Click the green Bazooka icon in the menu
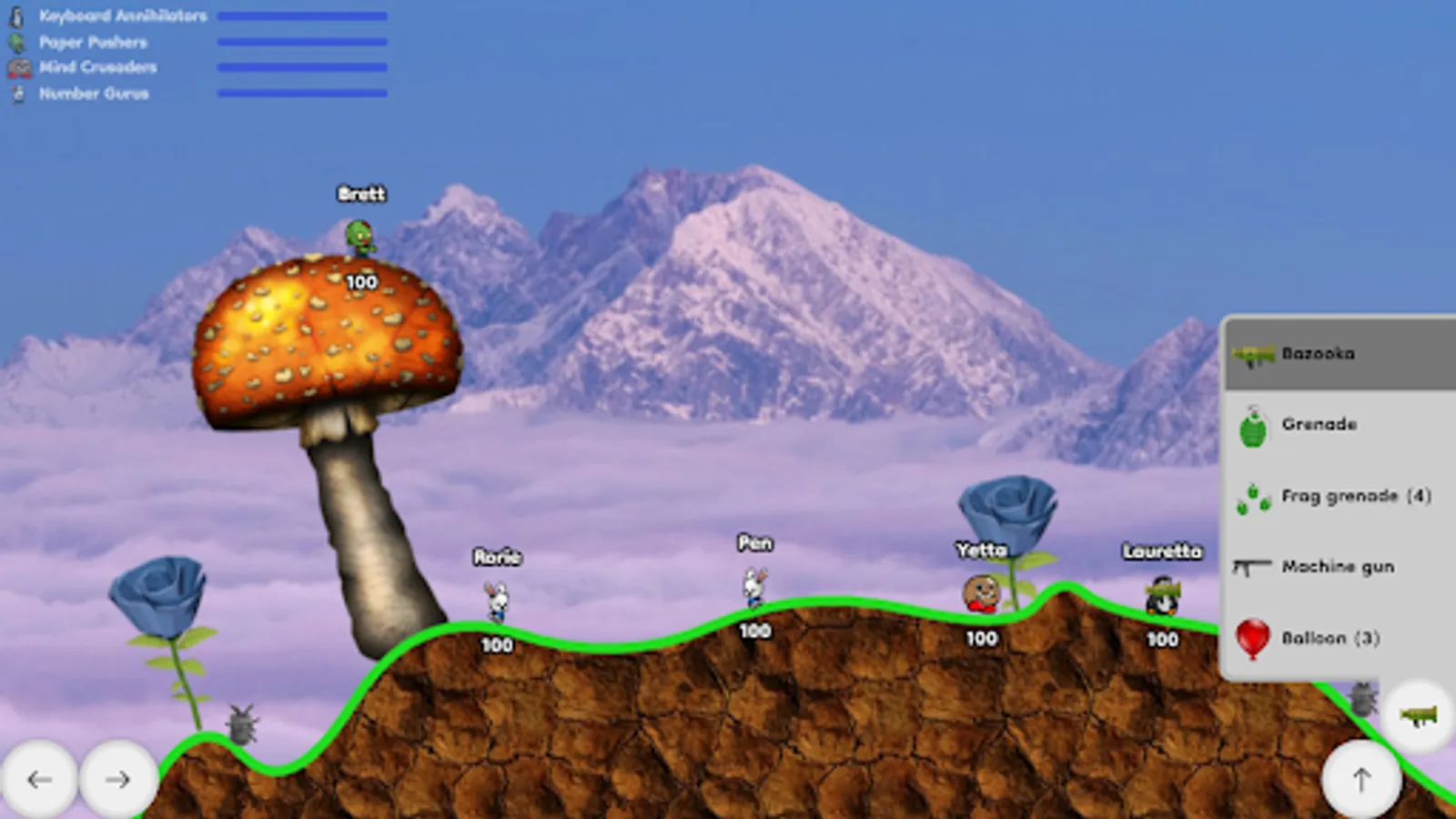Screen dimensions: 1456x819 pos(1253,355)
